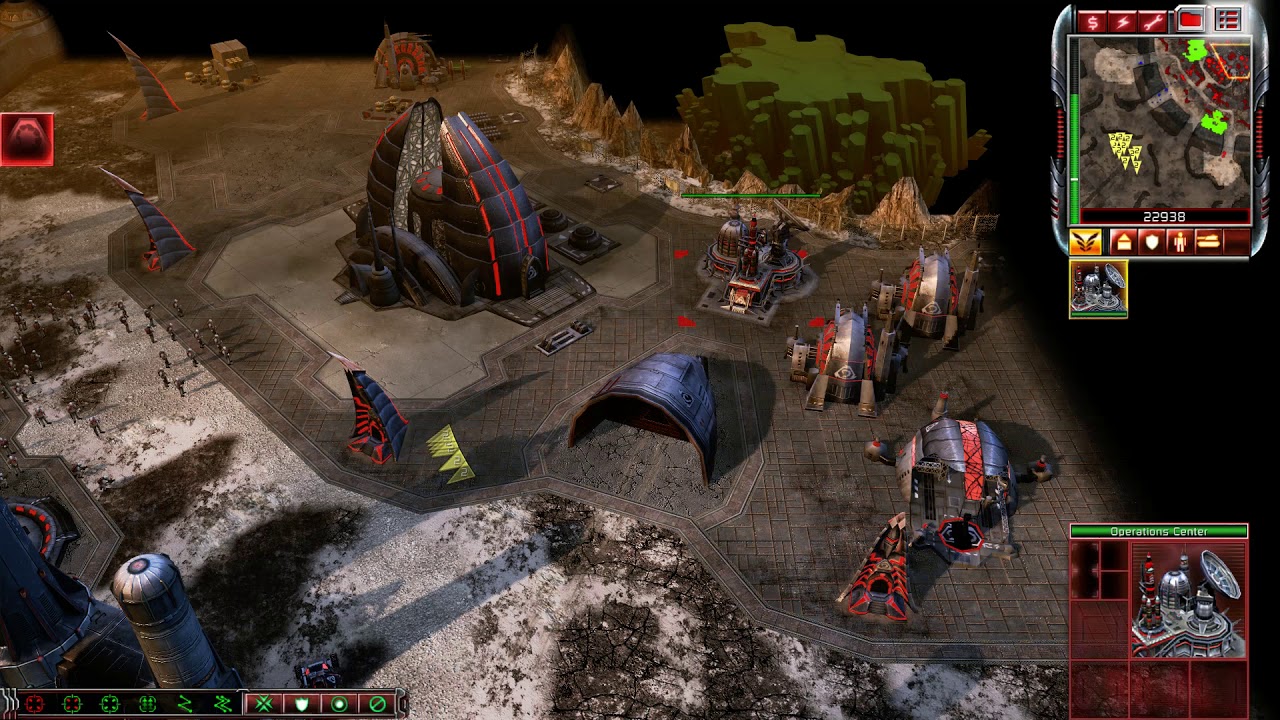This screenshot has height=720, width=1280.
Task: Issue the stop command with slashed circle
Action: tap(377, 704)
